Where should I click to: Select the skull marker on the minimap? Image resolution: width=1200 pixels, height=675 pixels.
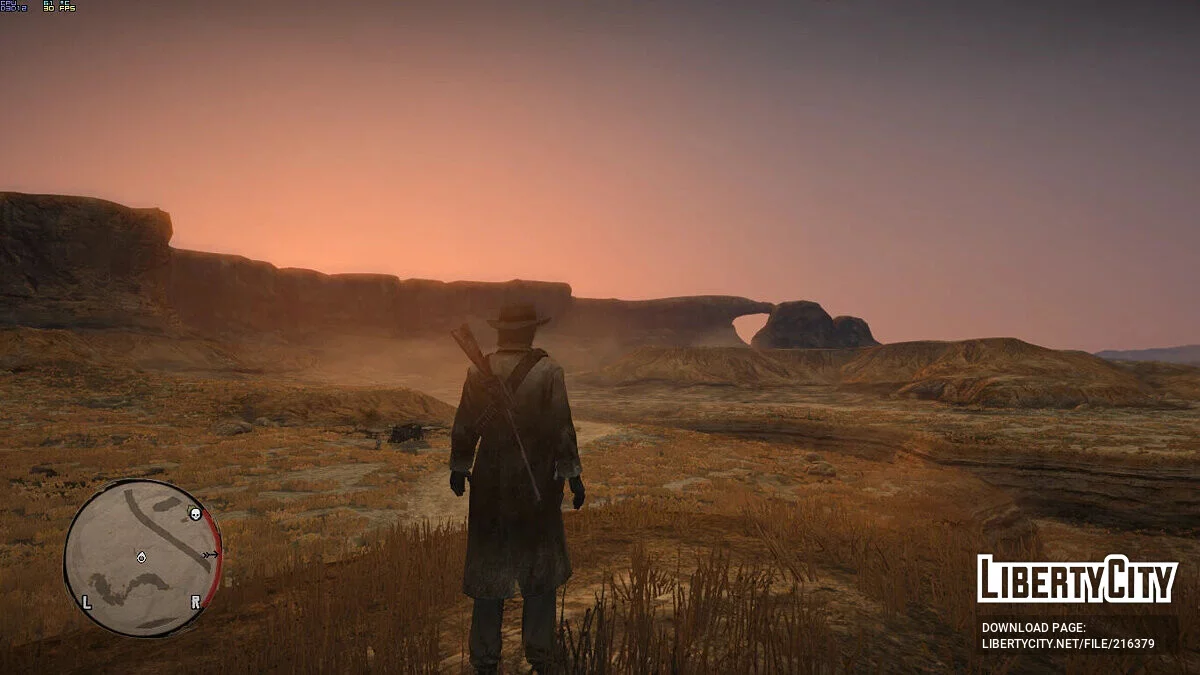195,514
